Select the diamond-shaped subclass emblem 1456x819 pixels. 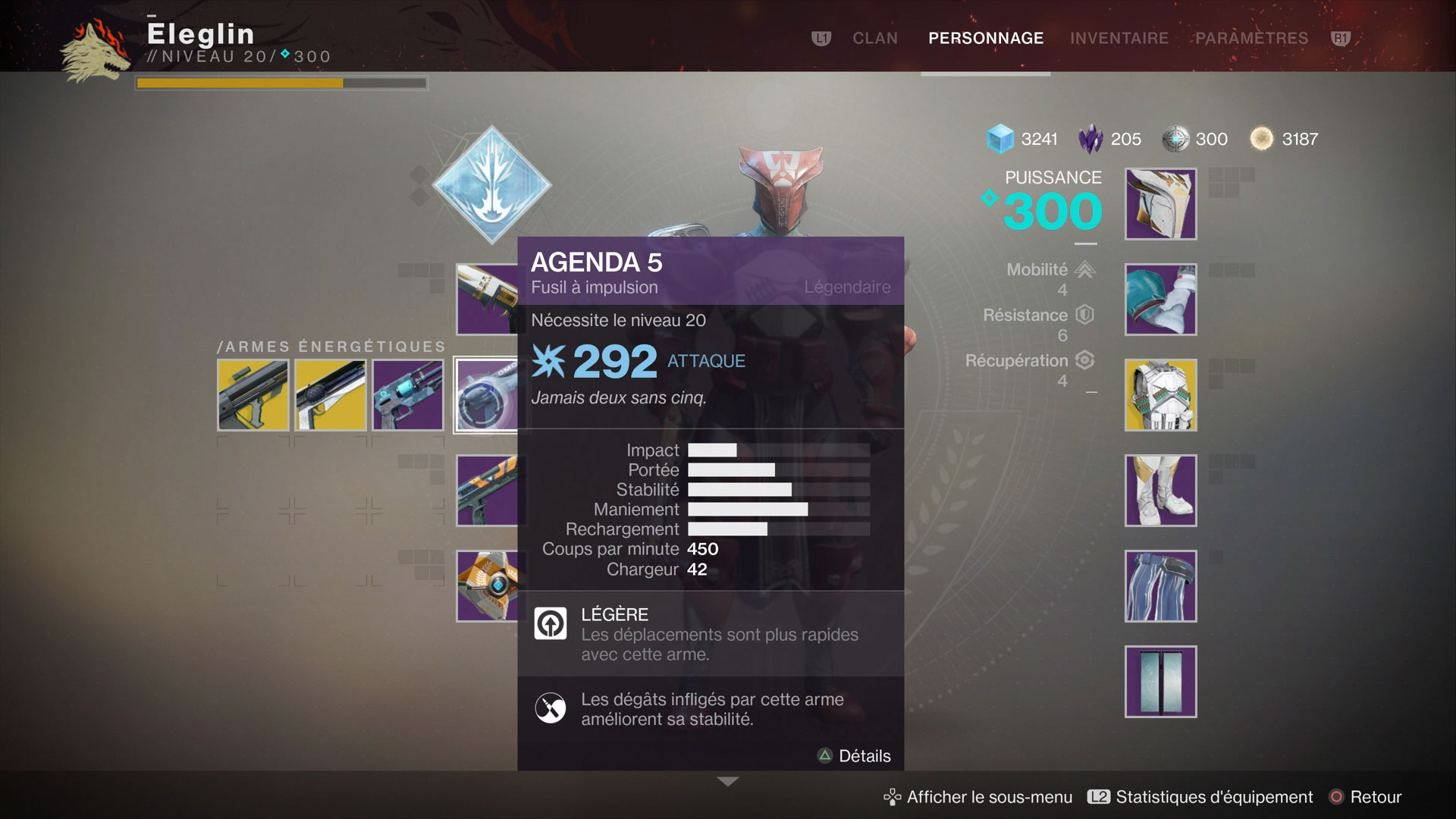coord(491,184)
